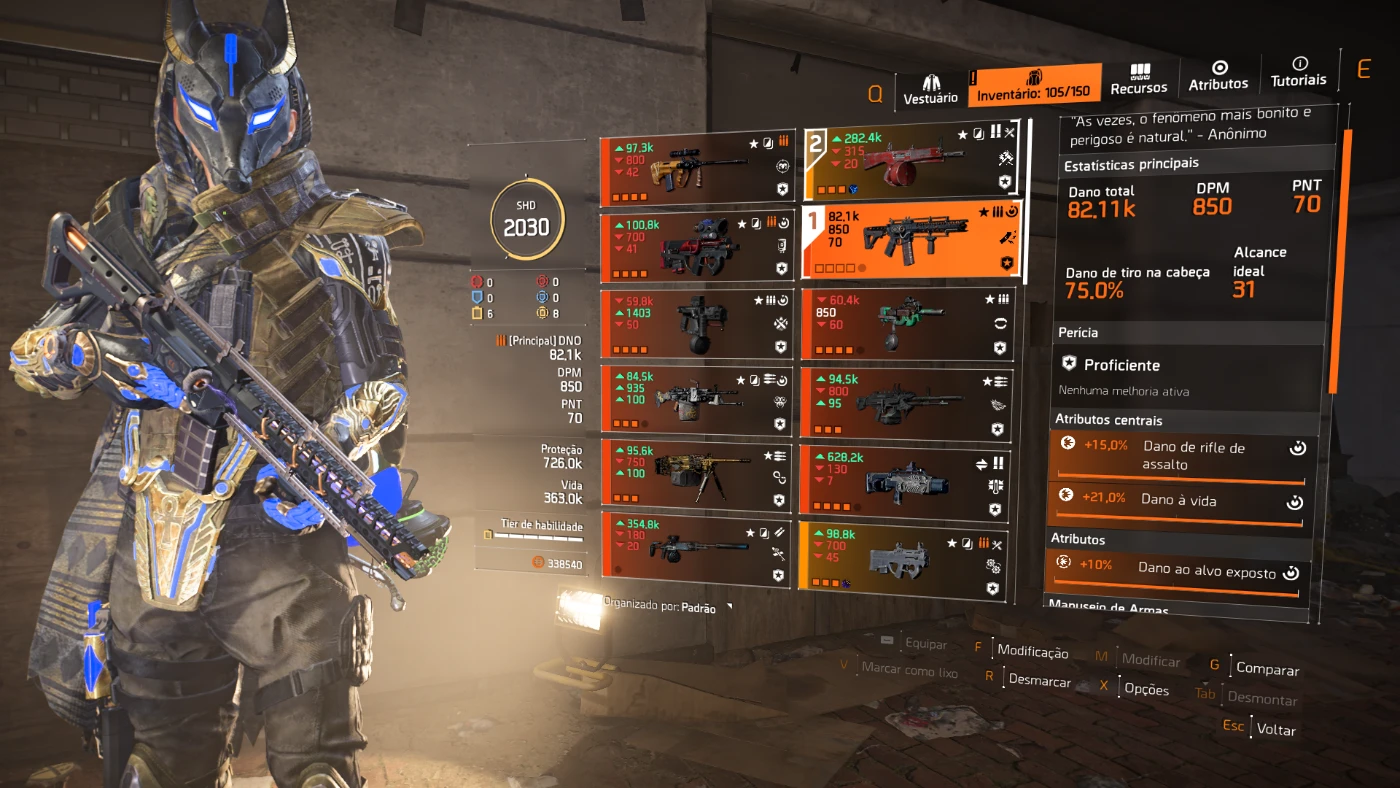Select the 97.3k damage weapon slot

tap(696, 167)
